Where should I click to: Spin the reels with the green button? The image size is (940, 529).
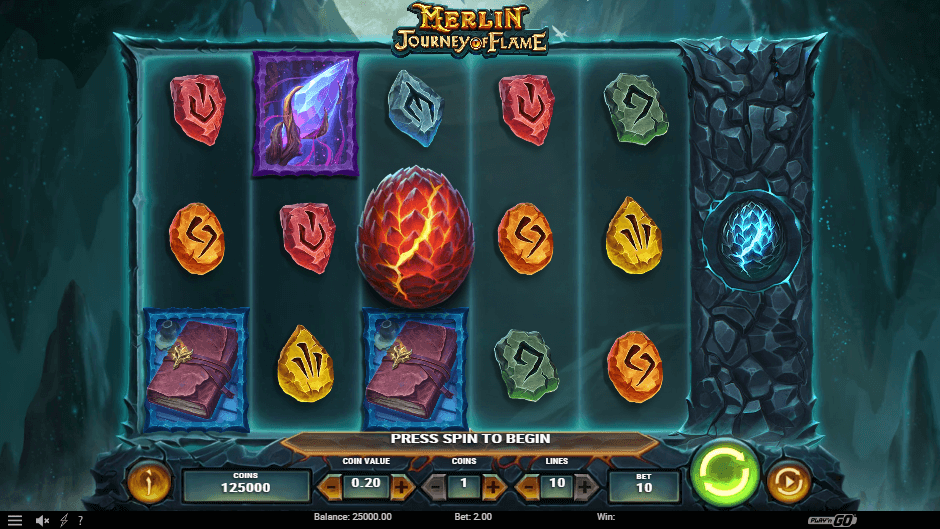click(x=724, y=472)
